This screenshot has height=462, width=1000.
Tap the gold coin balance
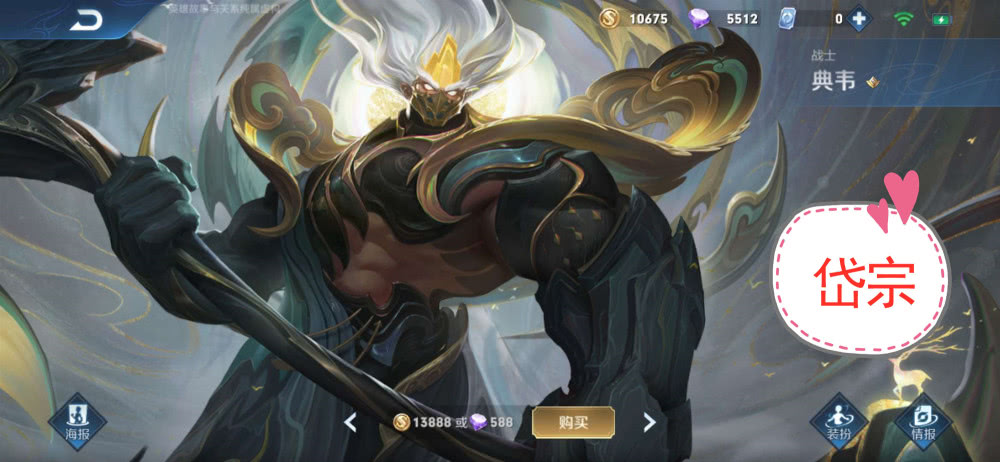(x=636, y=19)
